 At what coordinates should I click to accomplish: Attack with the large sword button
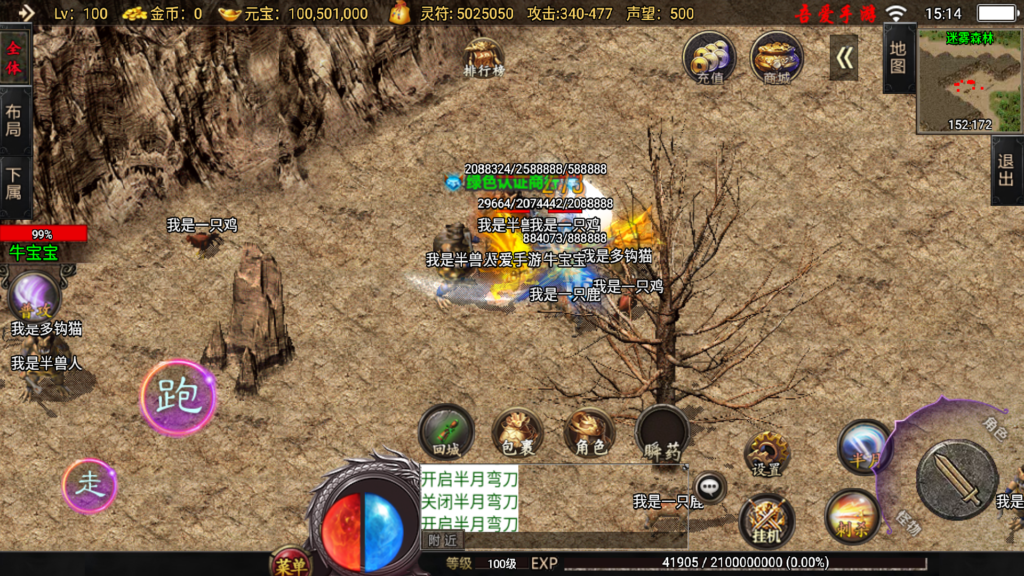tap(957, 480)
